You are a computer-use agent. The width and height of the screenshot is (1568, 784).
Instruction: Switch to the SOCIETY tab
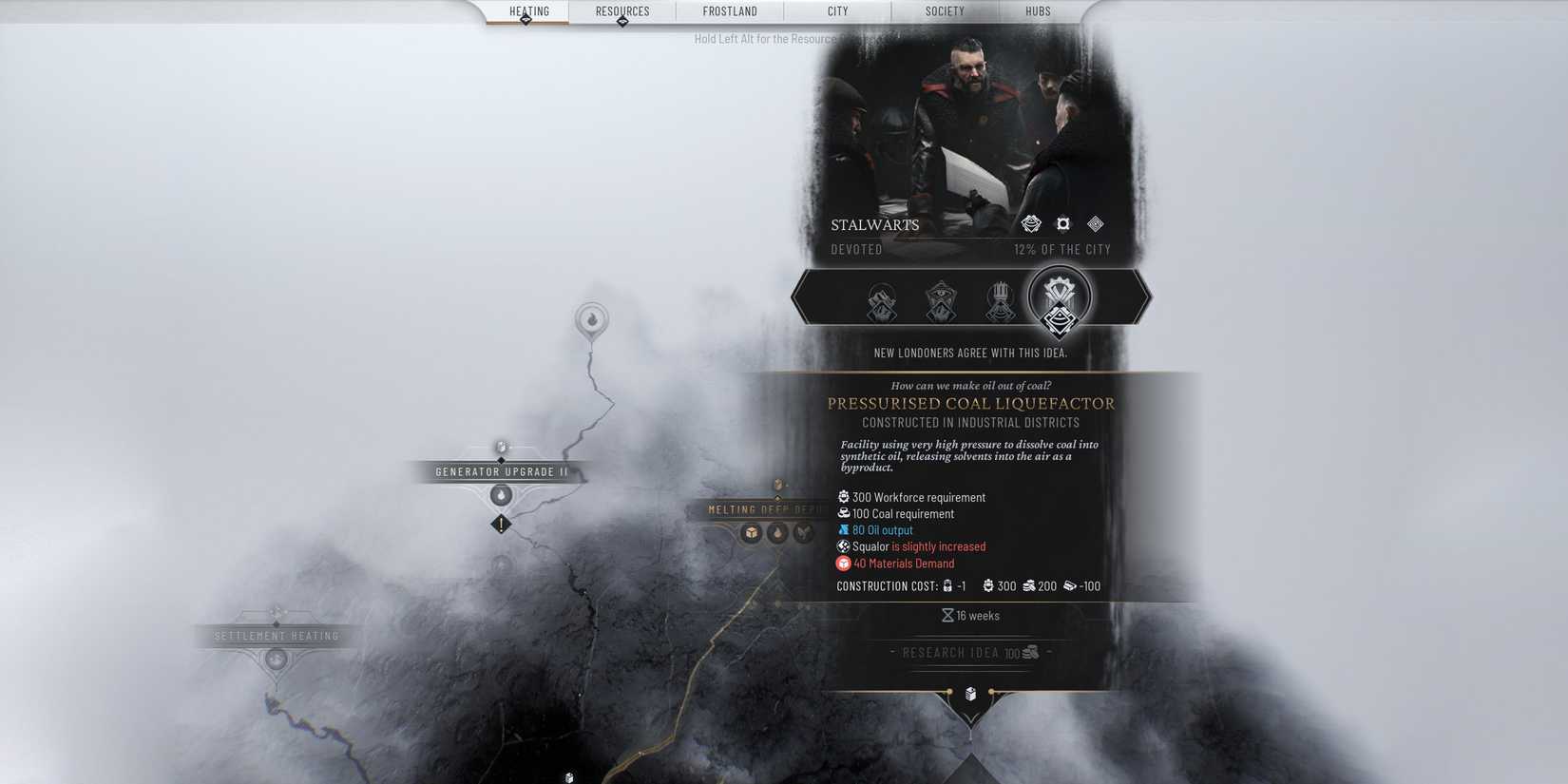click(944, 11)
